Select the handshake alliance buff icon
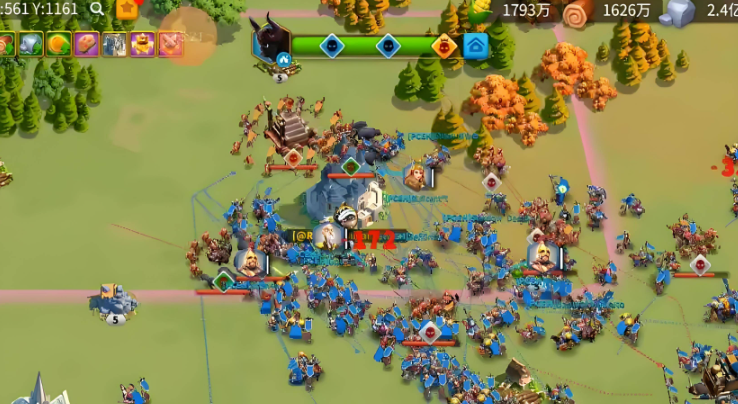The height and width of the screenshot is (404, 738). pos(171,44)
